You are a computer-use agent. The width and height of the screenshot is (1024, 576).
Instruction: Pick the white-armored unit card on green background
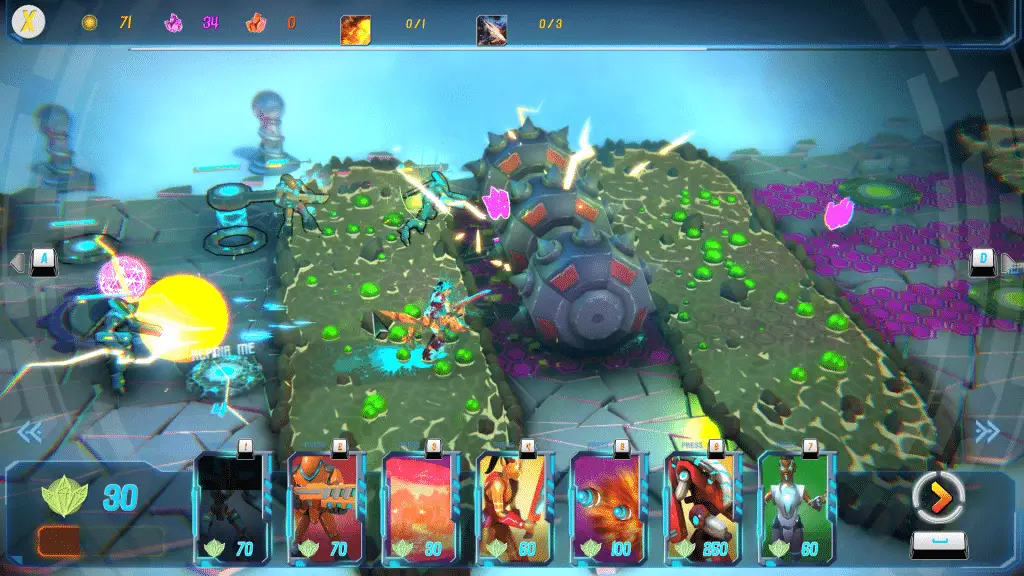click(797, 506)
